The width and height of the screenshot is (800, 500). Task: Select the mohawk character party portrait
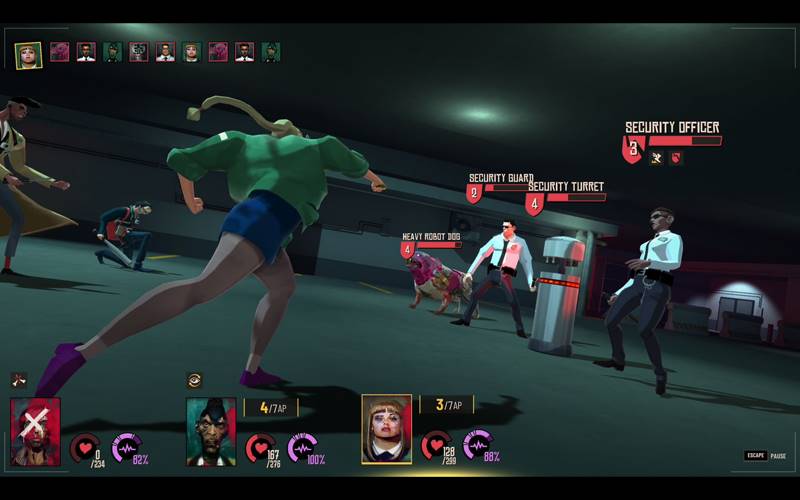211,431
